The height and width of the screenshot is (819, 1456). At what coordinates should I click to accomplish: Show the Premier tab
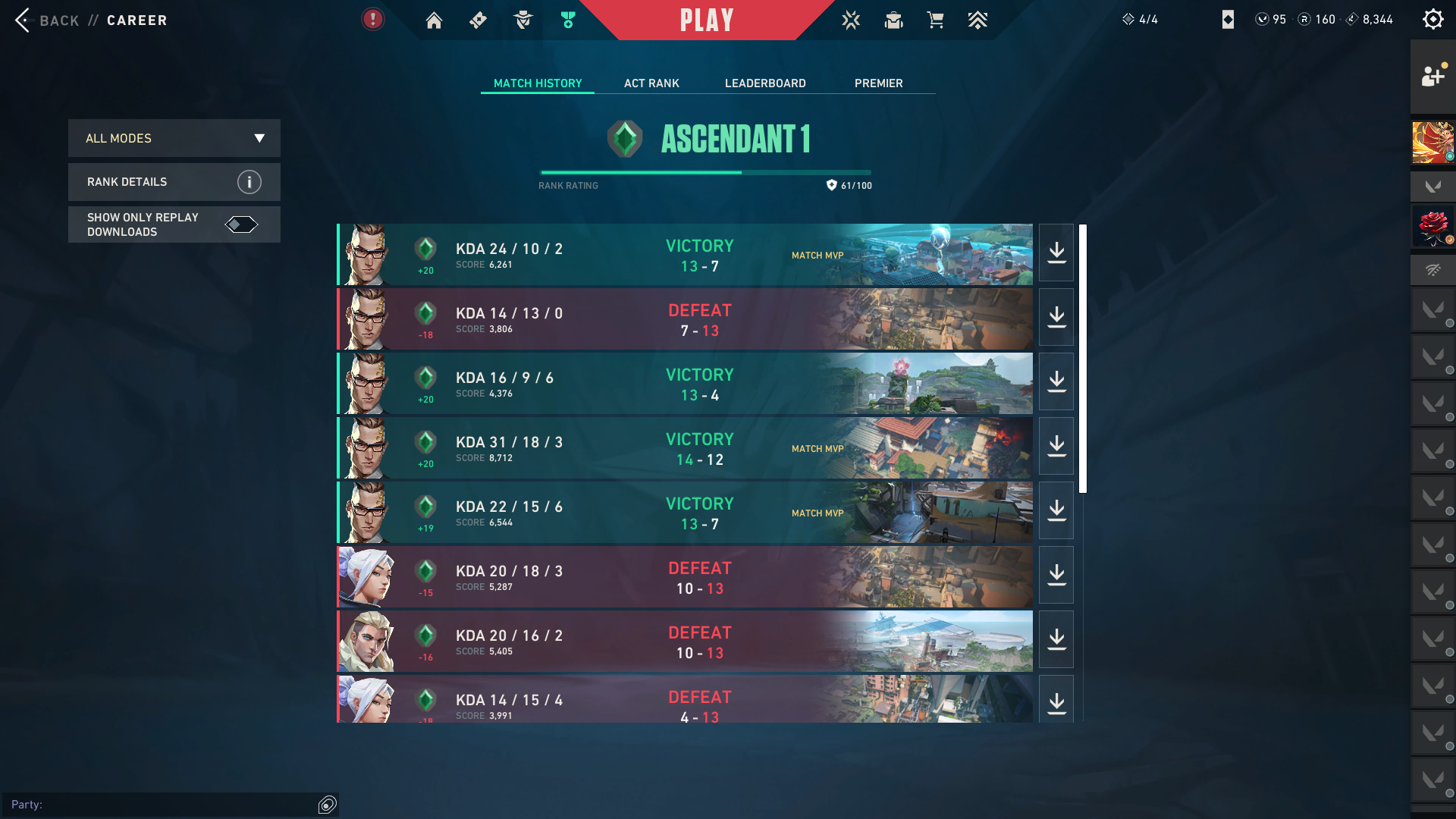878,83
